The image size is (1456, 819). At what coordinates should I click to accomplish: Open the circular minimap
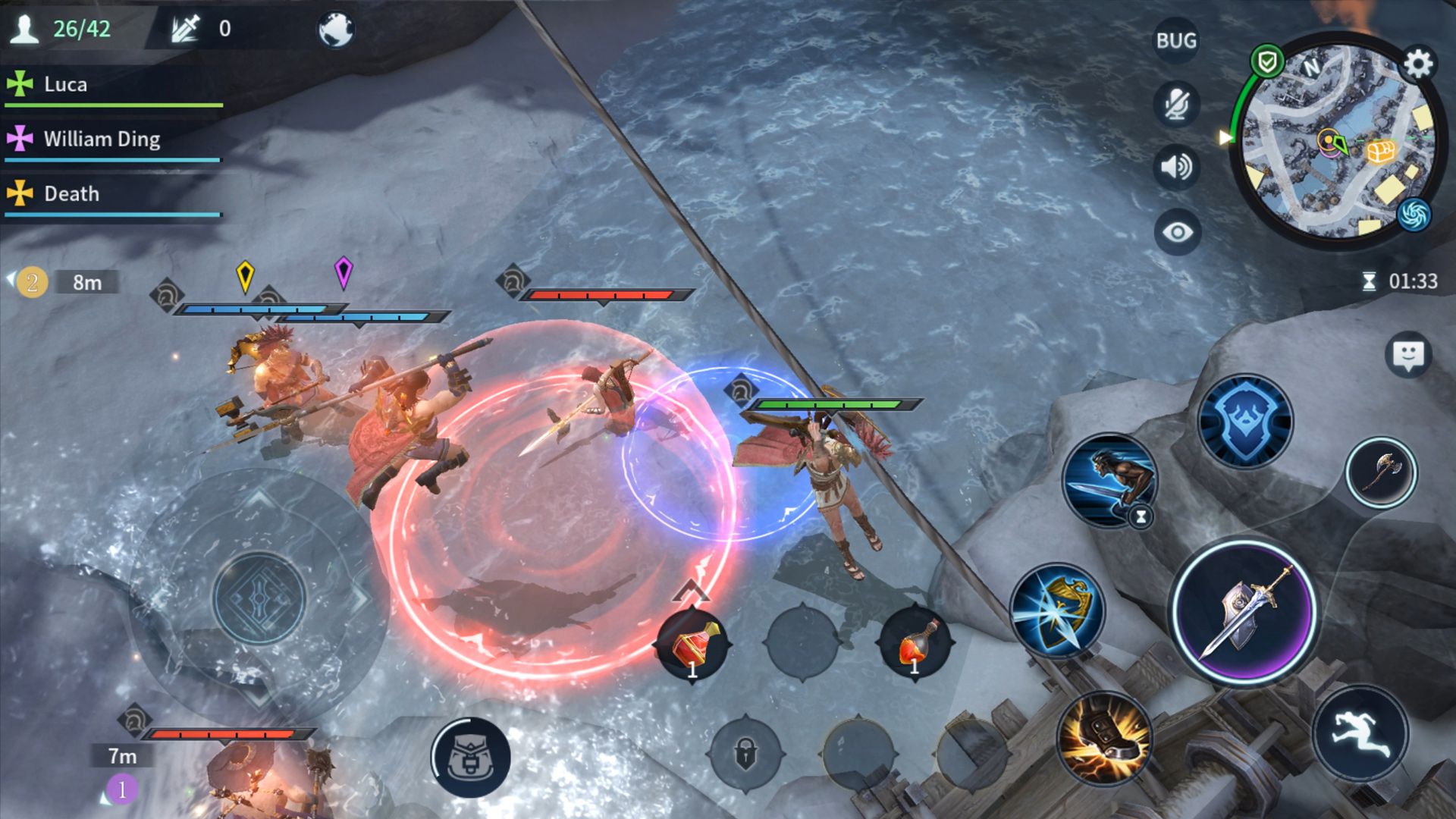point(1335,144)
